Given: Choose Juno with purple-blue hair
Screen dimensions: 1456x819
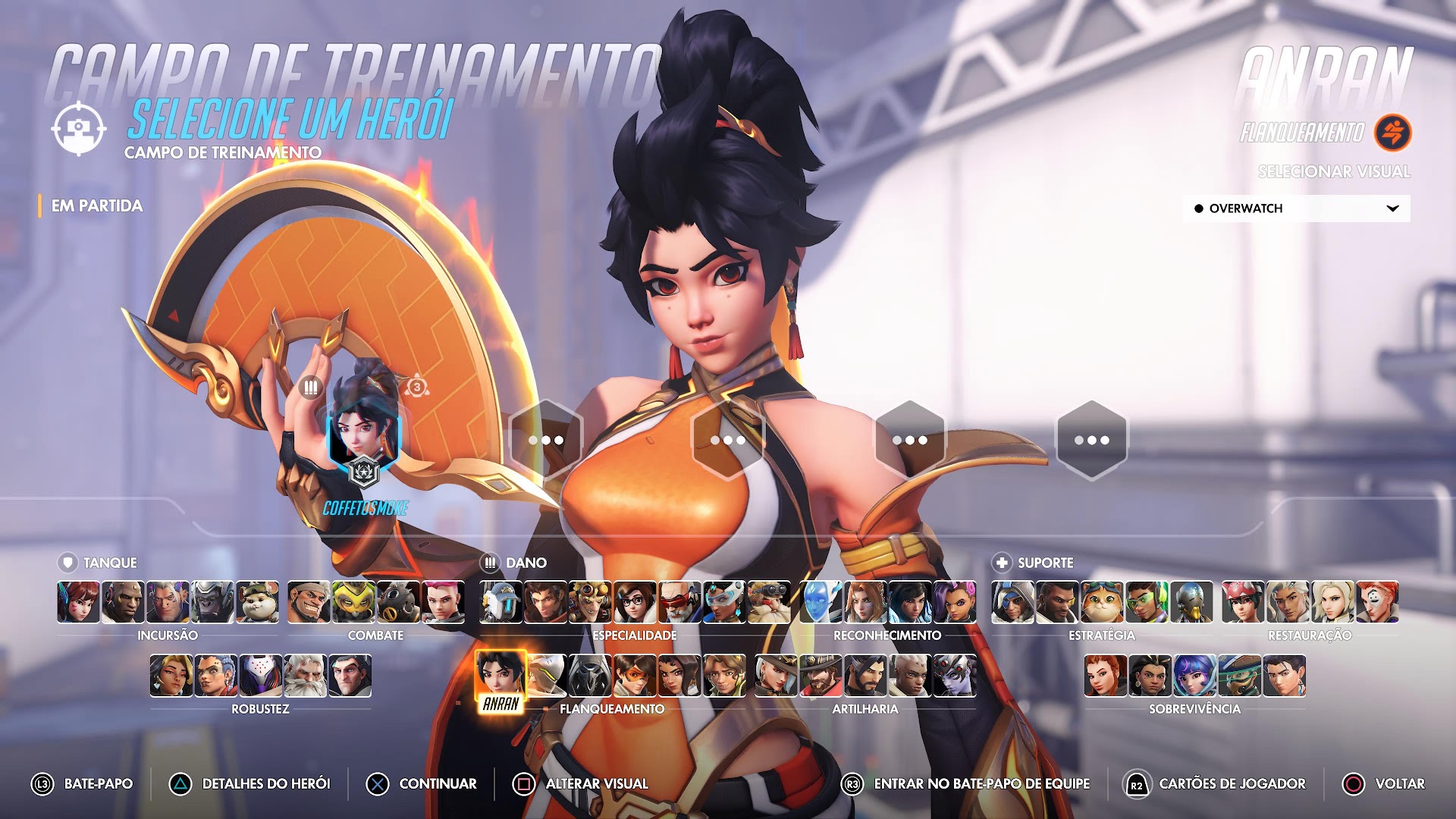Looking at the screenshot, I should [1195, 676].
